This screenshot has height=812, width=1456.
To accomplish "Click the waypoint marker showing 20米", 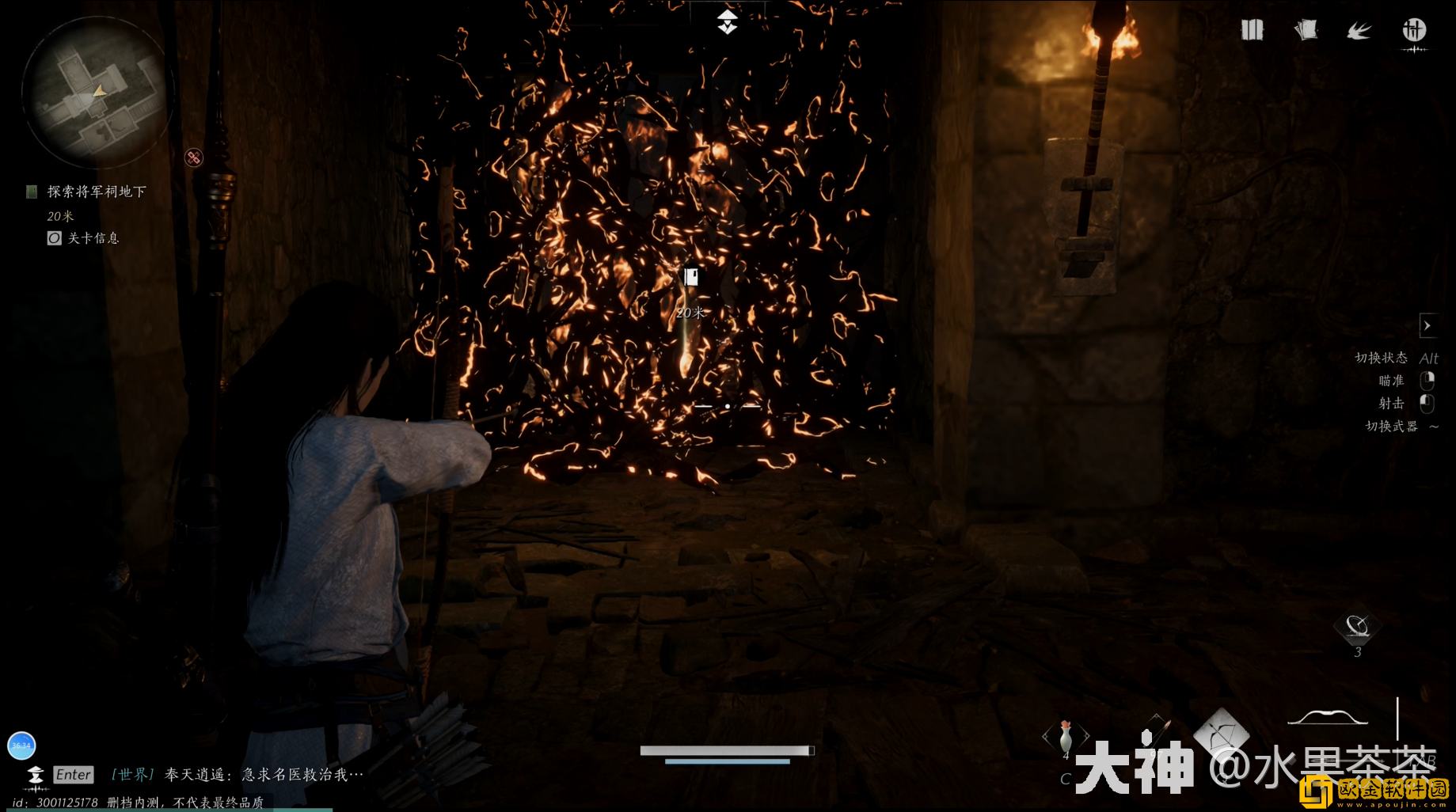I will pos(691,277).
